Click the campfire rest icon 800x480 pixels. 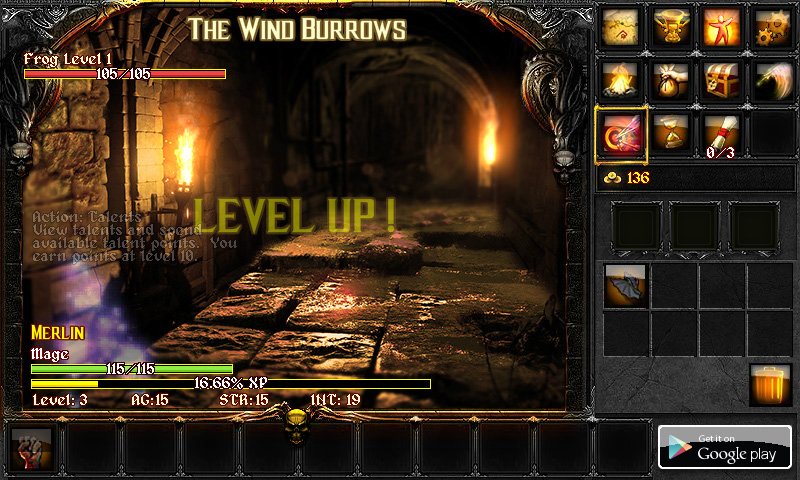point(623,79)
